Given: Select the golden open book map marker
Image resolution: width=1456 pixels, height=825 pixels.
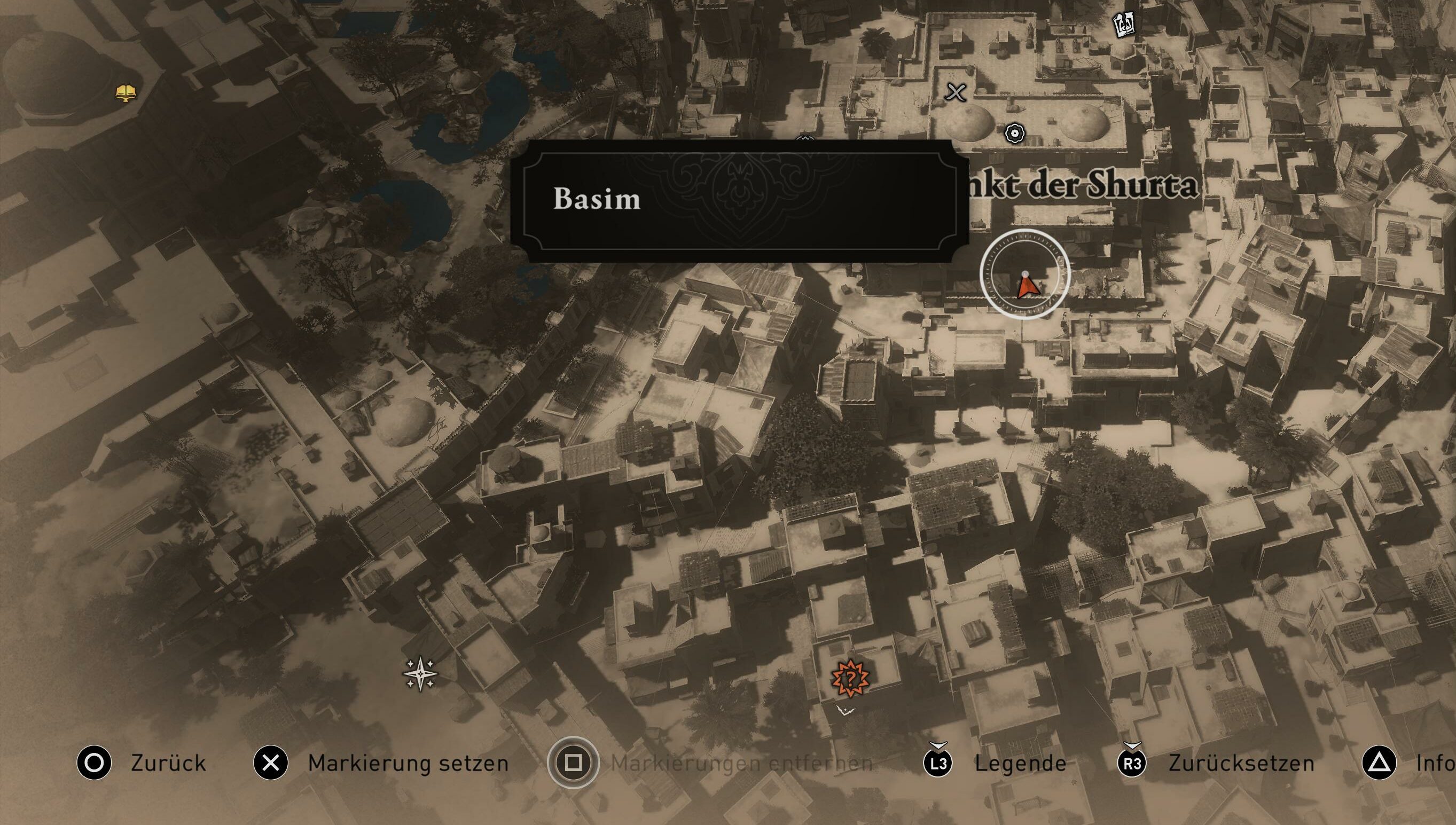Looking at the screenshot, I should (x=126, y=92).
